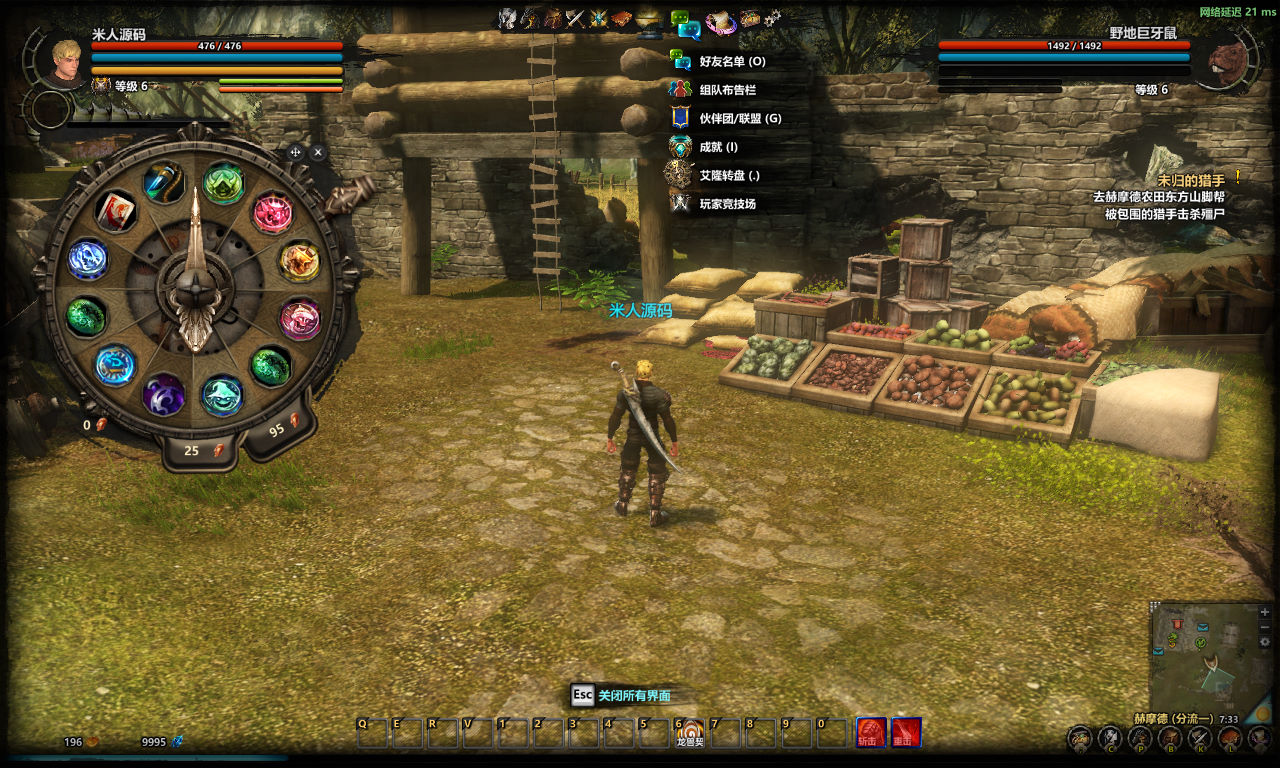Activate the 斩击 slash skill
The image size is (1280, 768).
870,733
